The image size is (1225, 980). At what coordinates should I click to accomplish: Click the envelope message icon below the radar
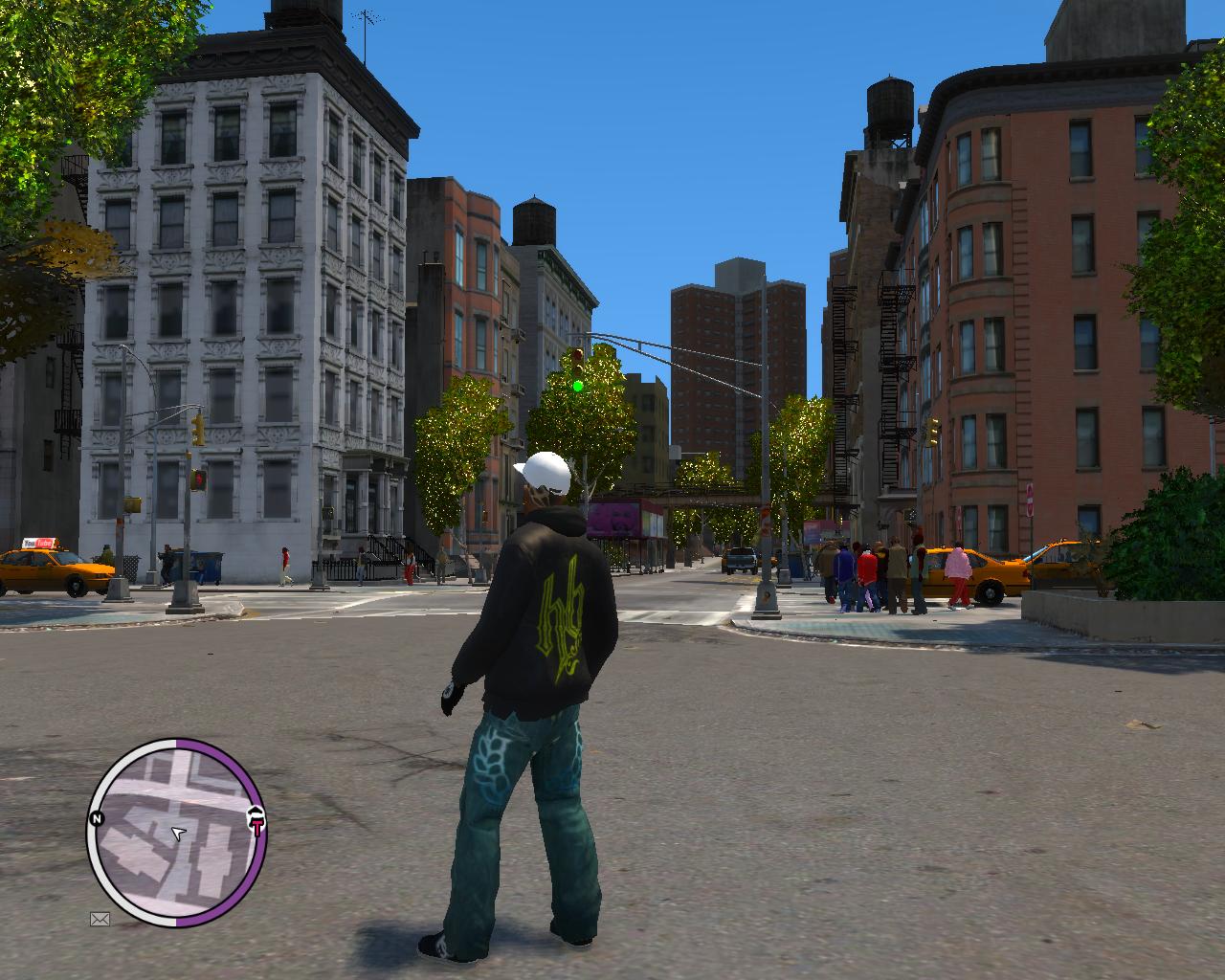(100, 920)
